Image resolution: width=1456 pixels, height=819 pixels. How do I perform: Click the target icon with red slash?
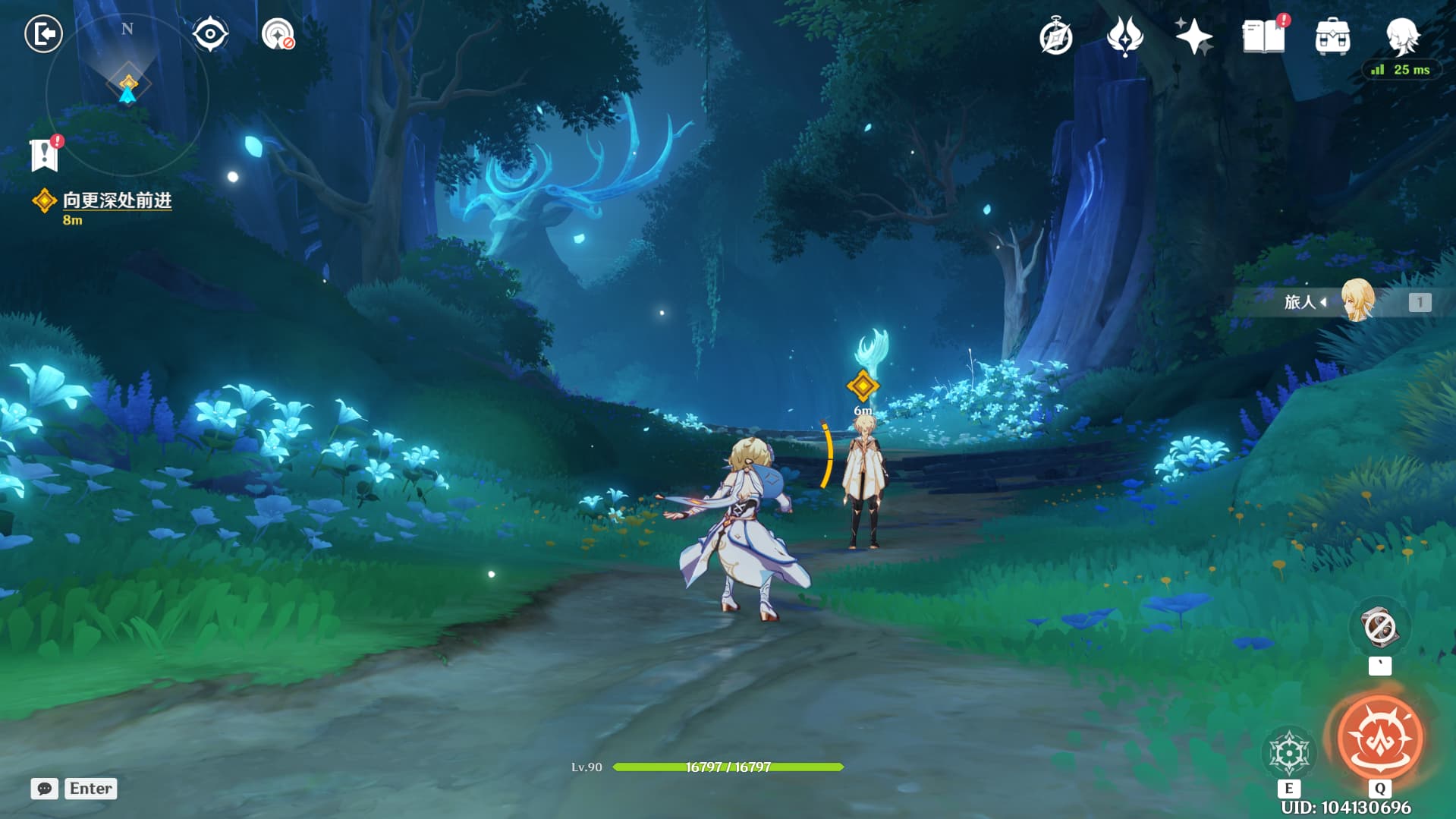(x=278, y=34)
